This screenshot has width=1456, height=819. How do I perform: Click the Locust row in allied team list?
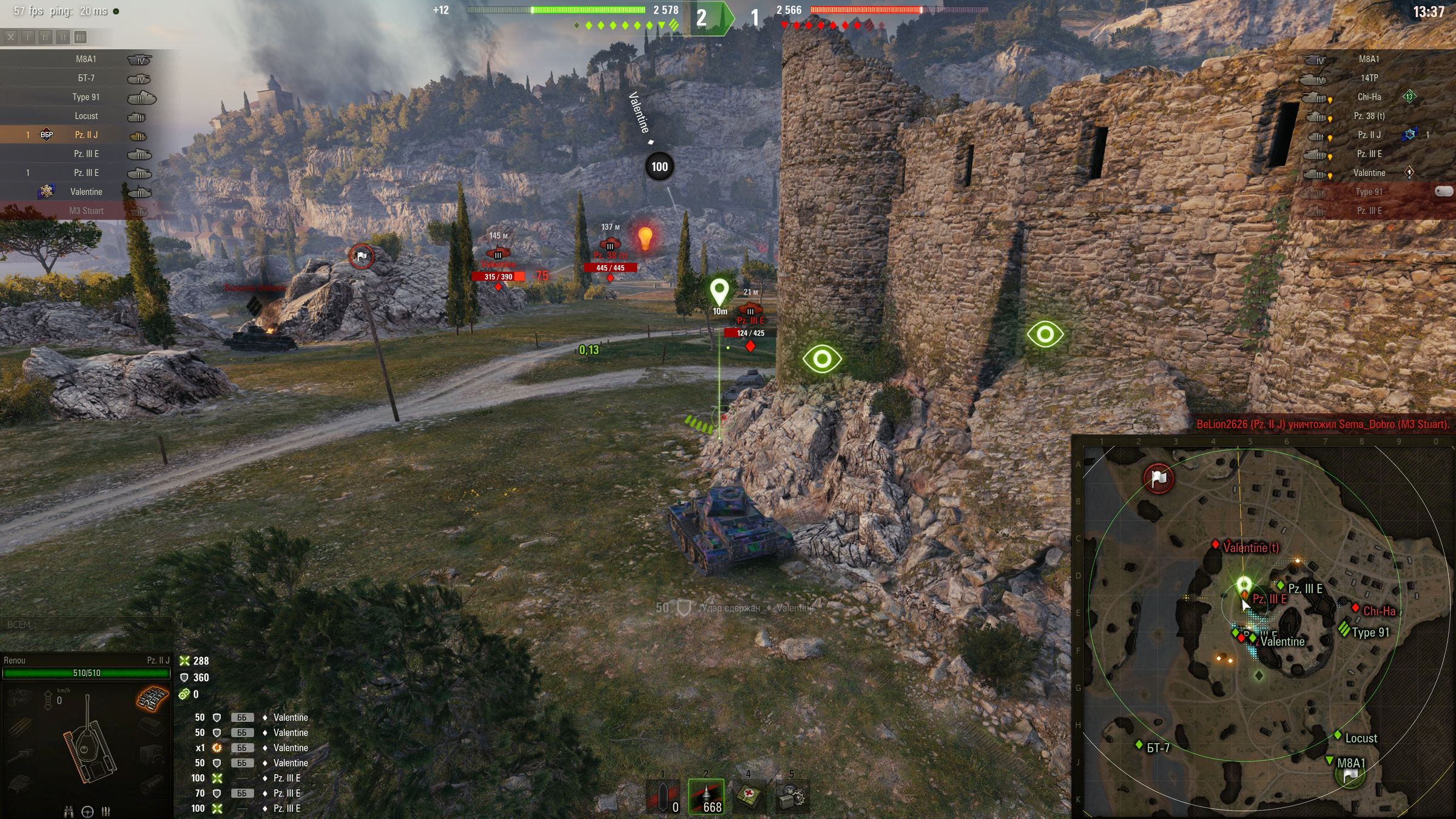pos(86,116)
